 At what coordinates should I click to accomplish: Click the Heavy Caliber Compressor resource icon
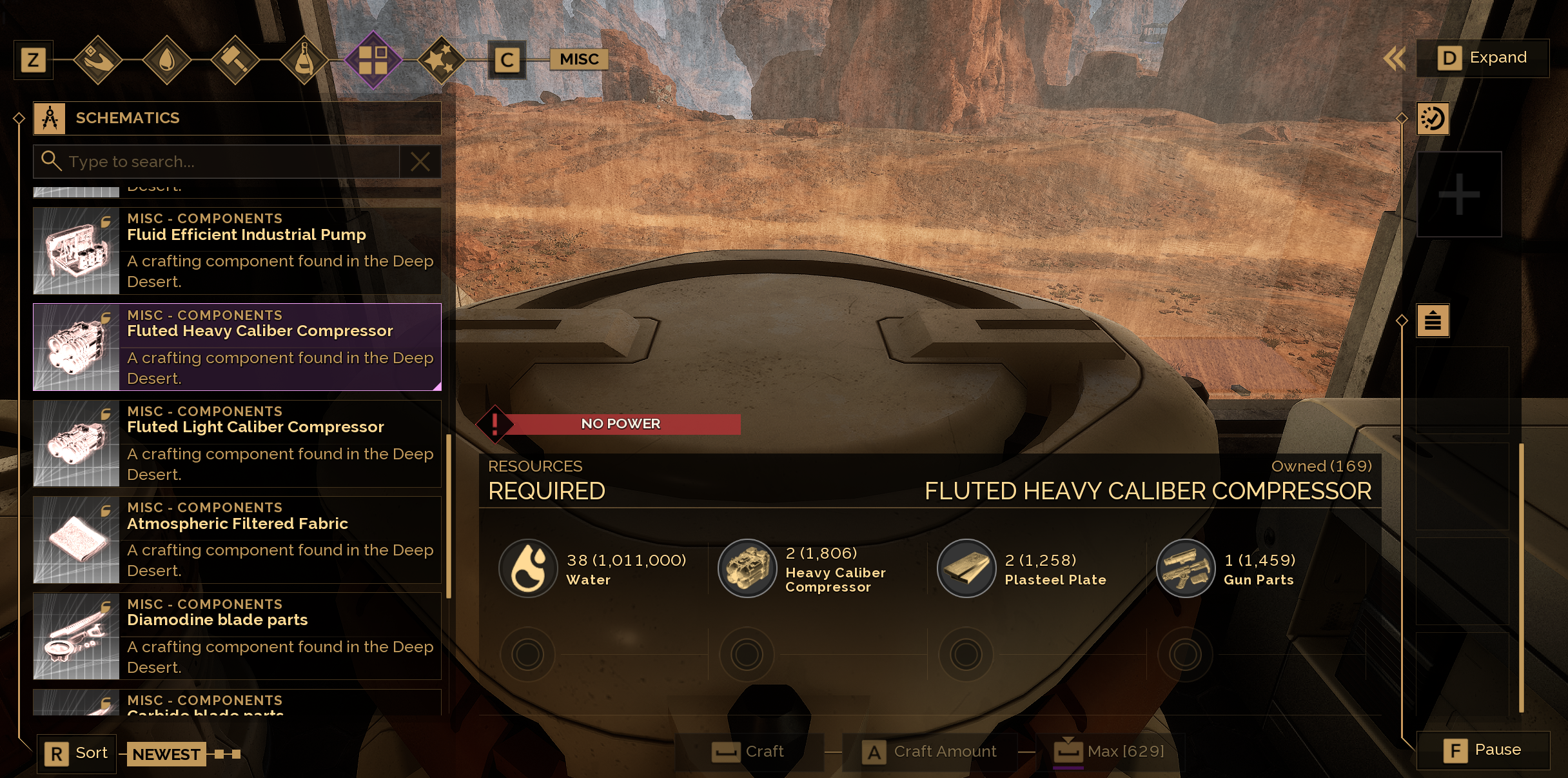tap(747, 568)
